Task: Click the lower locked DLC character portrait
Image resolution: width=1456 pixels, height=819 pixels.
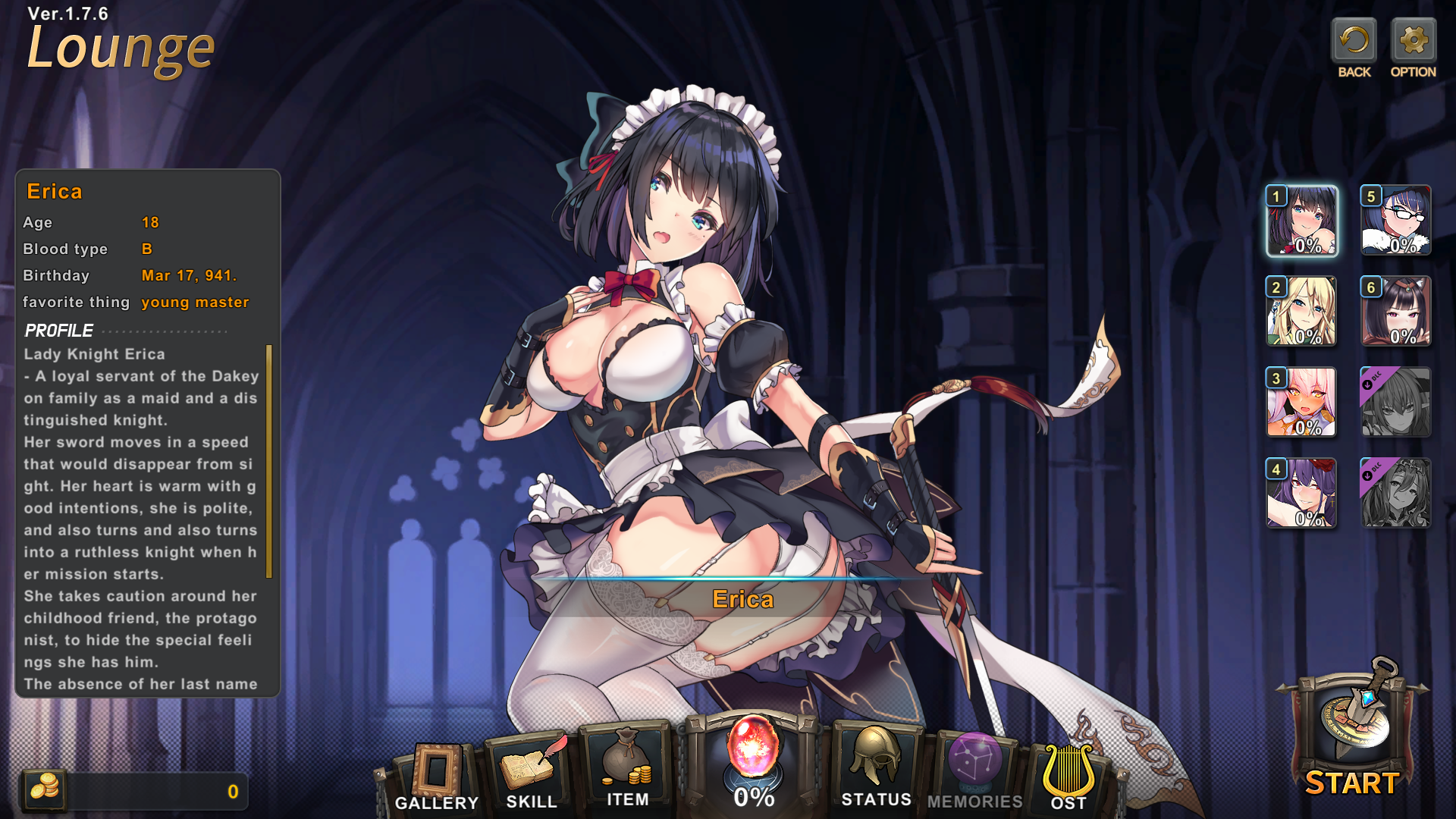Action: click(1396, 493)
